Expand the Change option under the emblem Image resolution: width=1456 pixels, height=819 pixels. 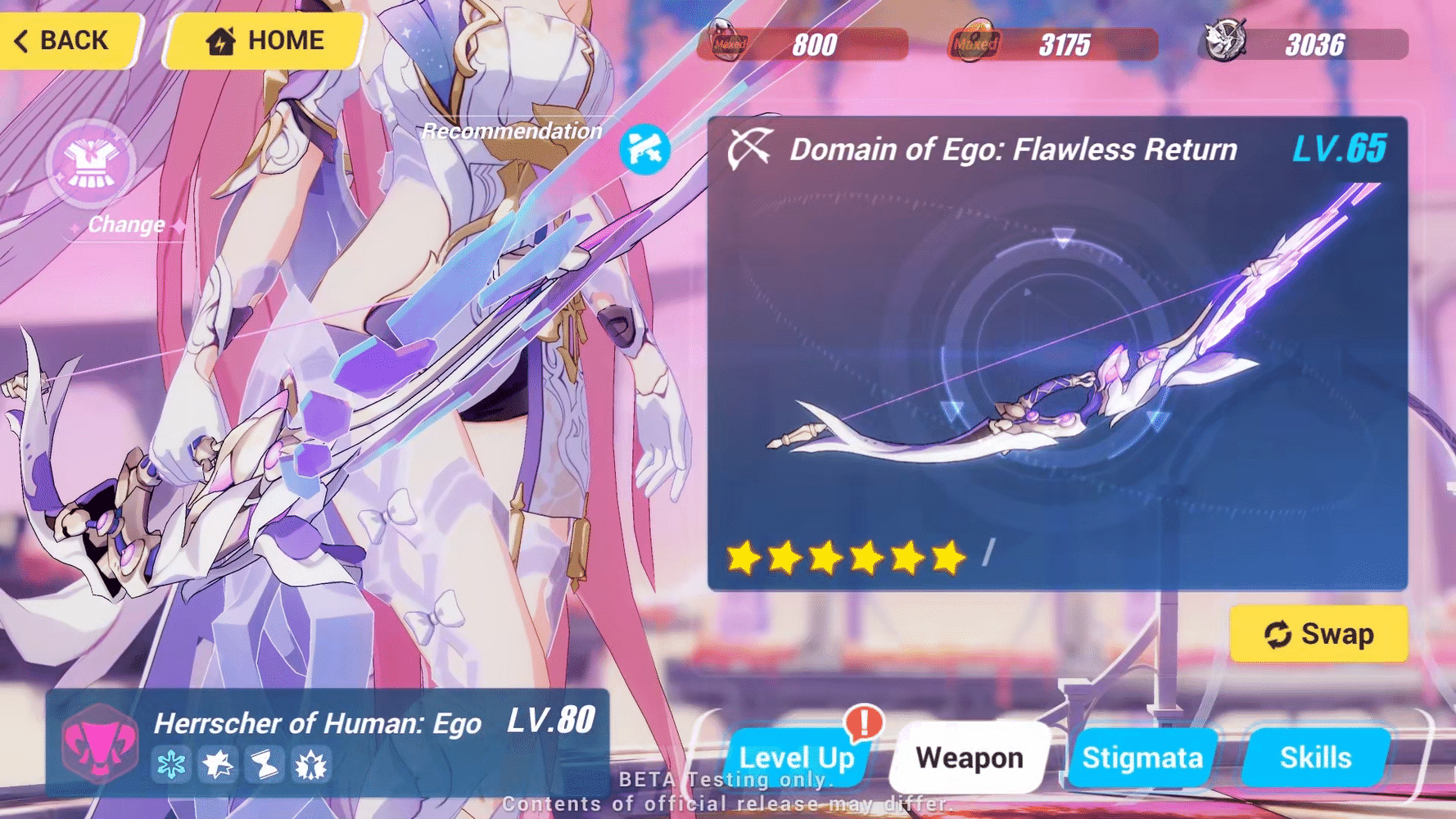pos(124,224)
